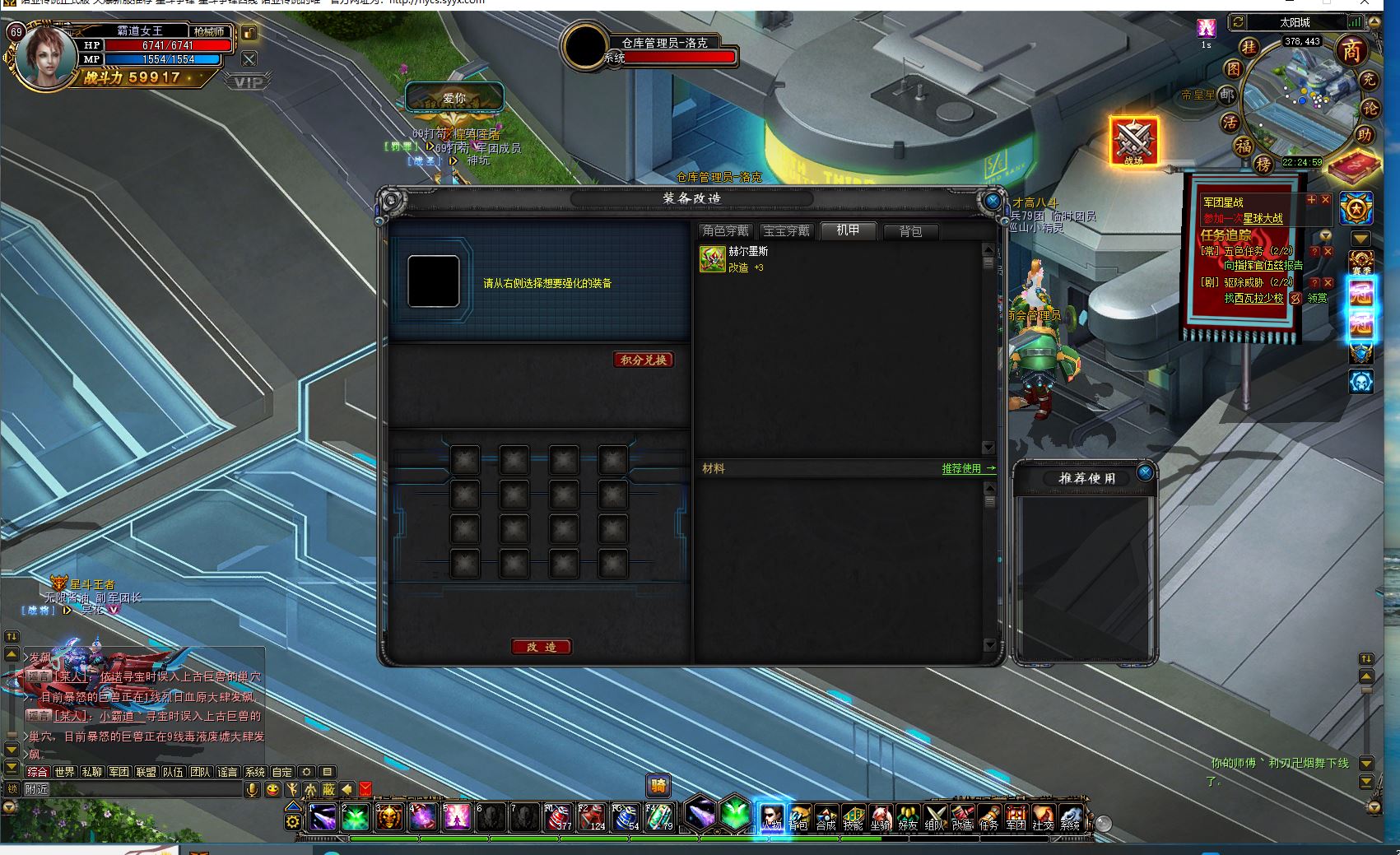Switch to the 宝宝穿戴 tab
The image size is (1400, 855).
tap(786, 231)
